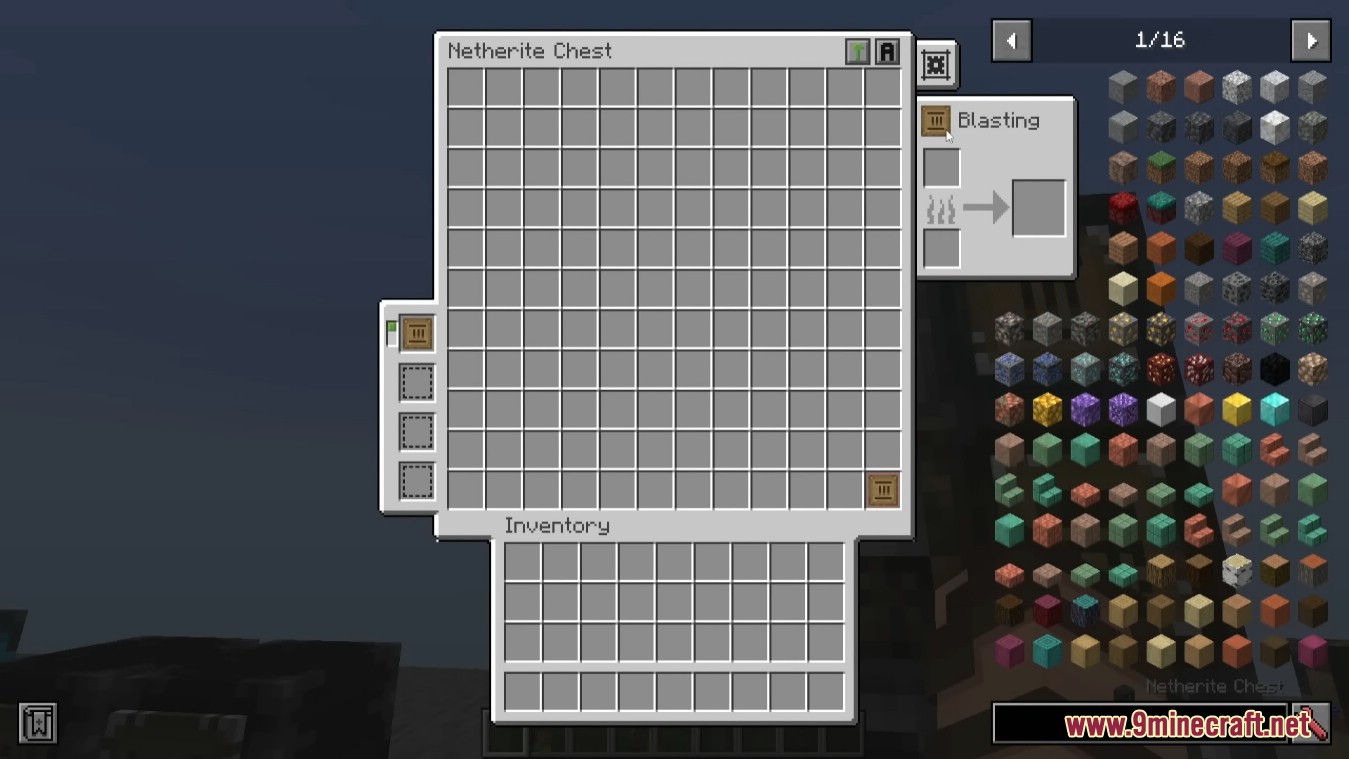Select the blast furnace icon inside the chest
Image resolution: width=1349 pixels, height=759 pixels.
pos(881,489)
